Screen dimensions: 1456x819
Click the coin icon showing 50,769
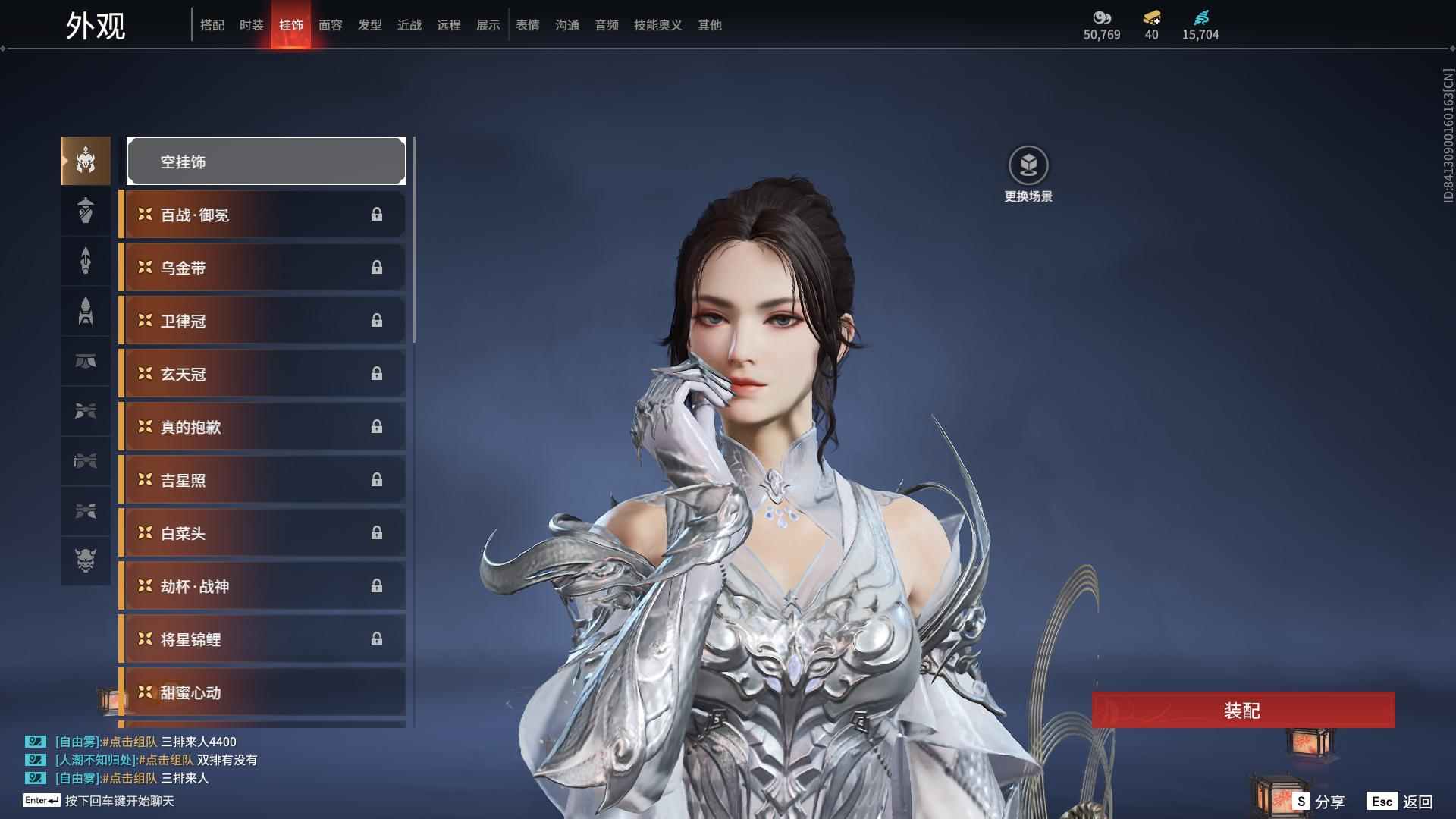(1101, 18)
